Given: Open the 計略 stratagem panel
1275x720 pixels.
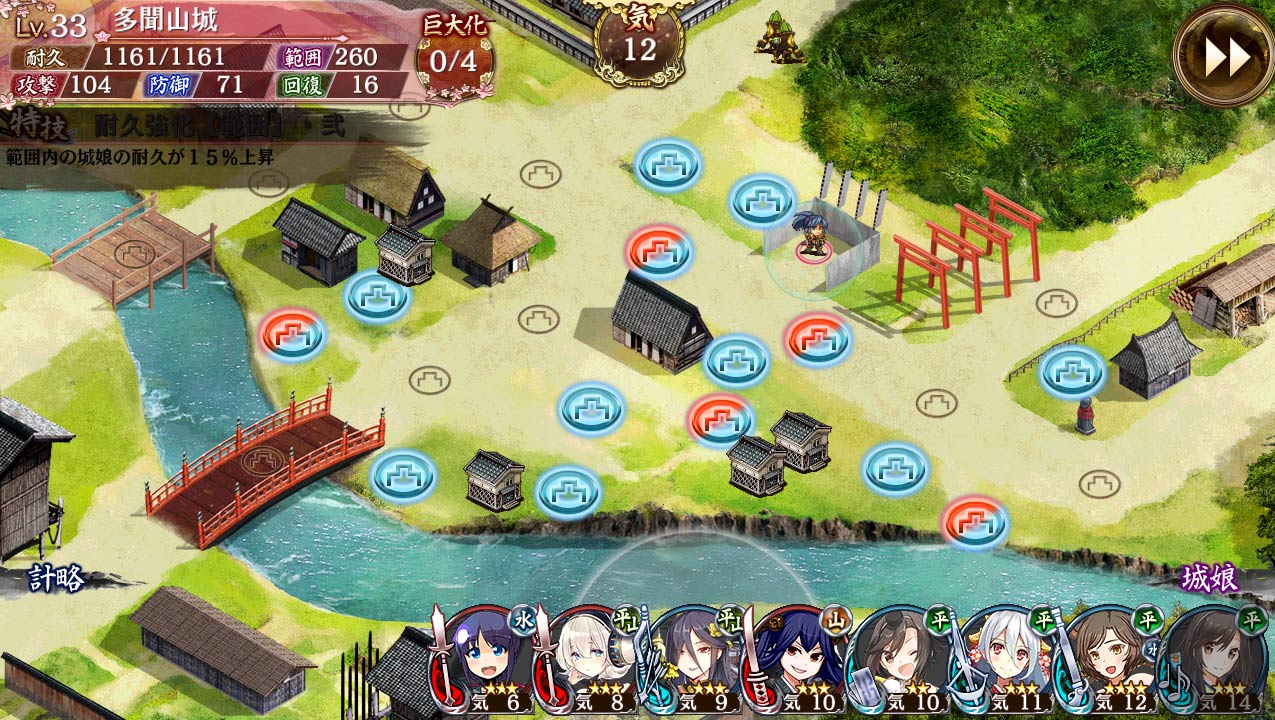Looking at the screenshot, I should click(56, 578).
